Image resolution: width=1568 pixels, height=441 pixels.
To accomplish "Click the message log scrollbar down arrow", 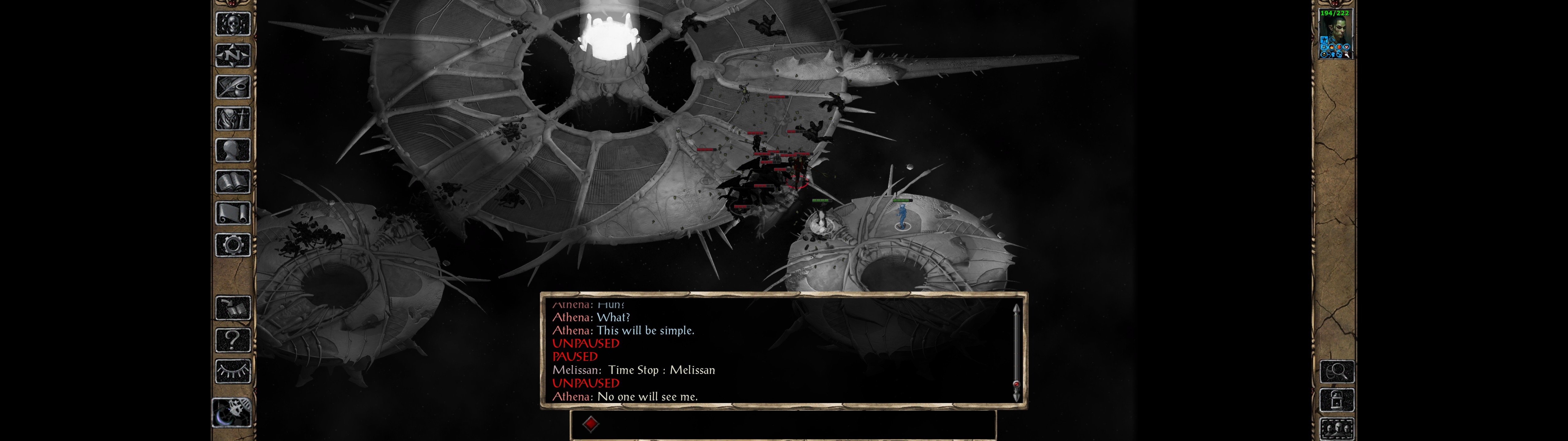I will 1016,396.
